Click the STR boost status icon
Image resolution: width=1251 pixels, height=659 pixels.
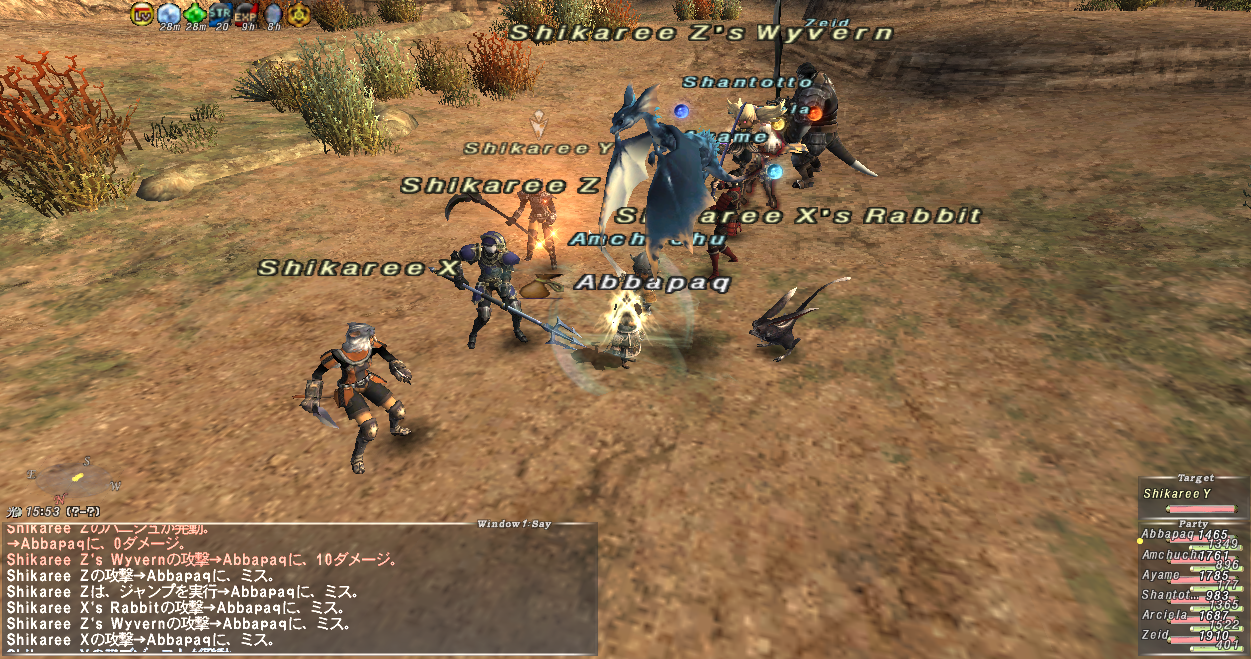pyautogui.click(x=220, y=14)
